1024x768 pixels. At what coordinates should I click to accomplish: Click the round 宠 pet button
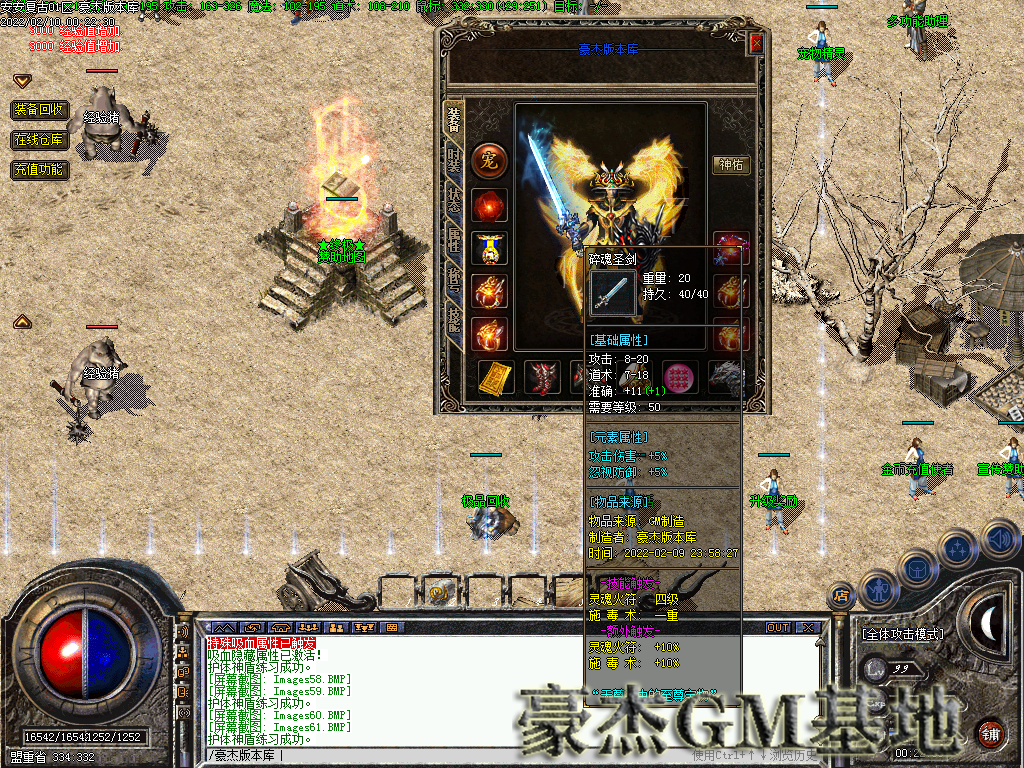[490, 160]
